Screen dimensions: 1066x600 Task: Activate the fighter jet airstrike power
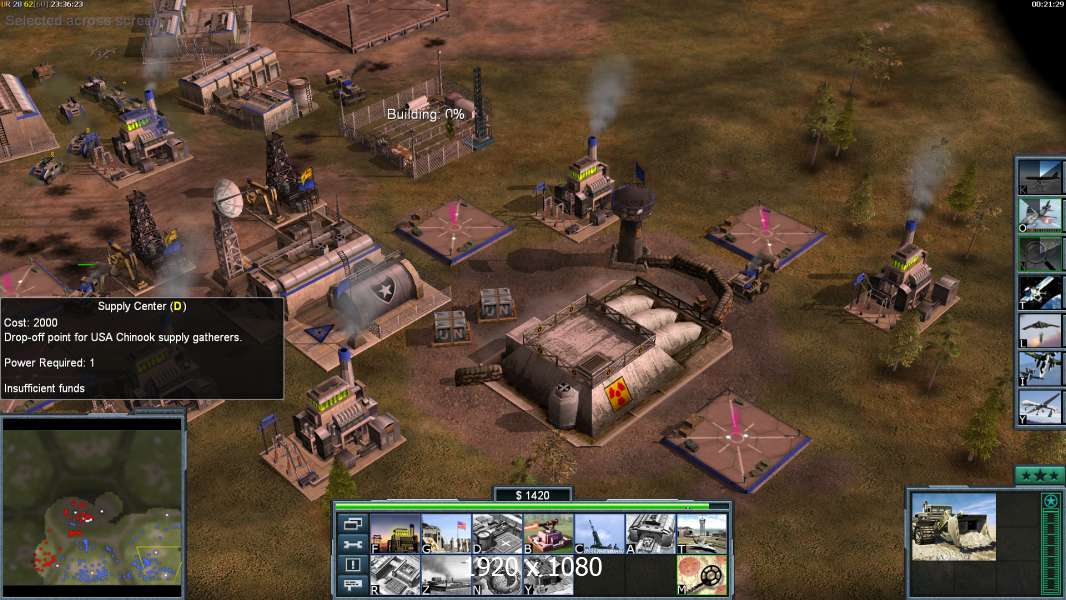pos(1041,213)
